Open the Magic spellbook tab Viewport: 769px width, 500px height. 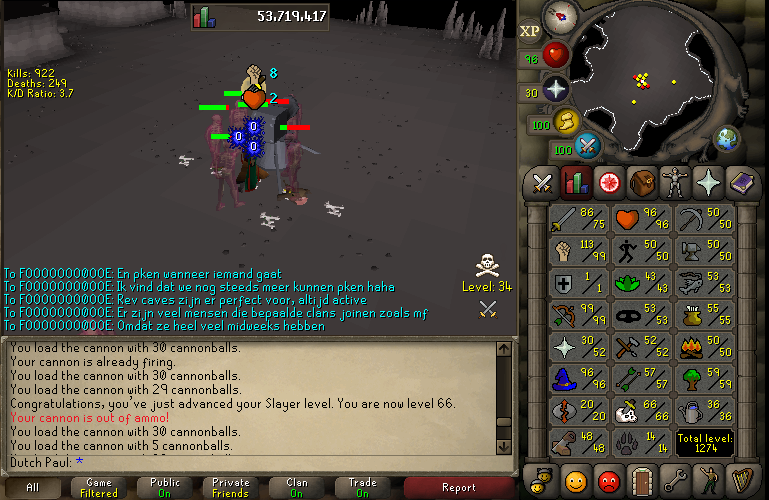pos(741,183)
